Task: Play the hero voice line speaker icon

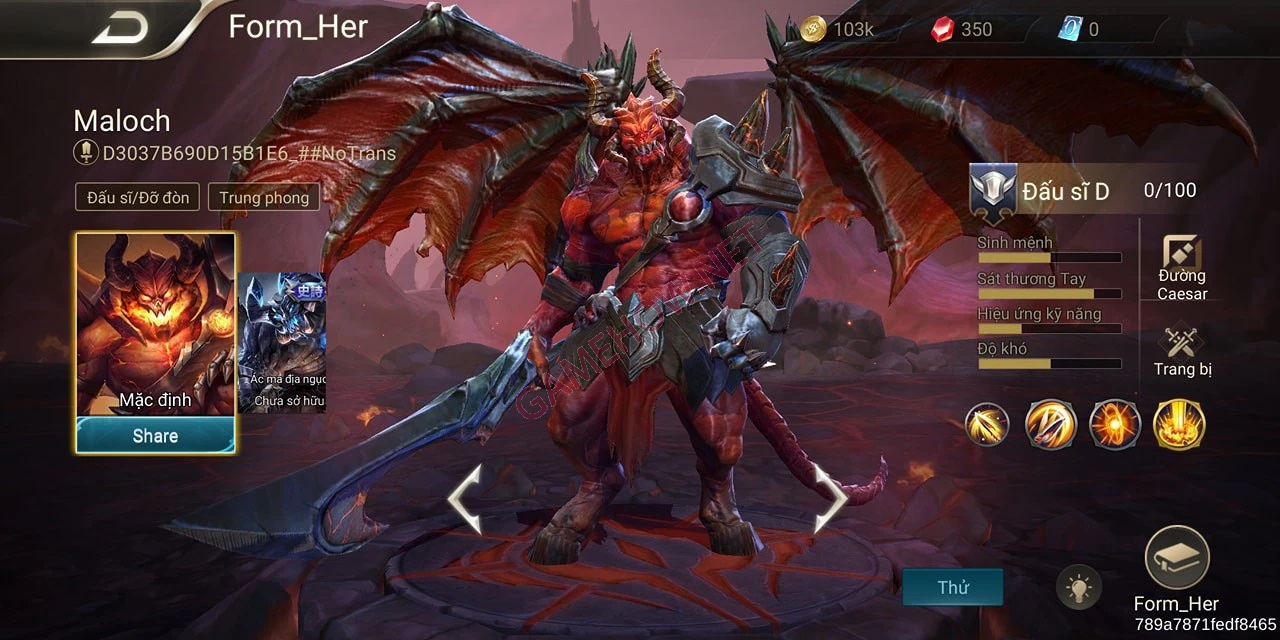Action: tap(86, 154)
